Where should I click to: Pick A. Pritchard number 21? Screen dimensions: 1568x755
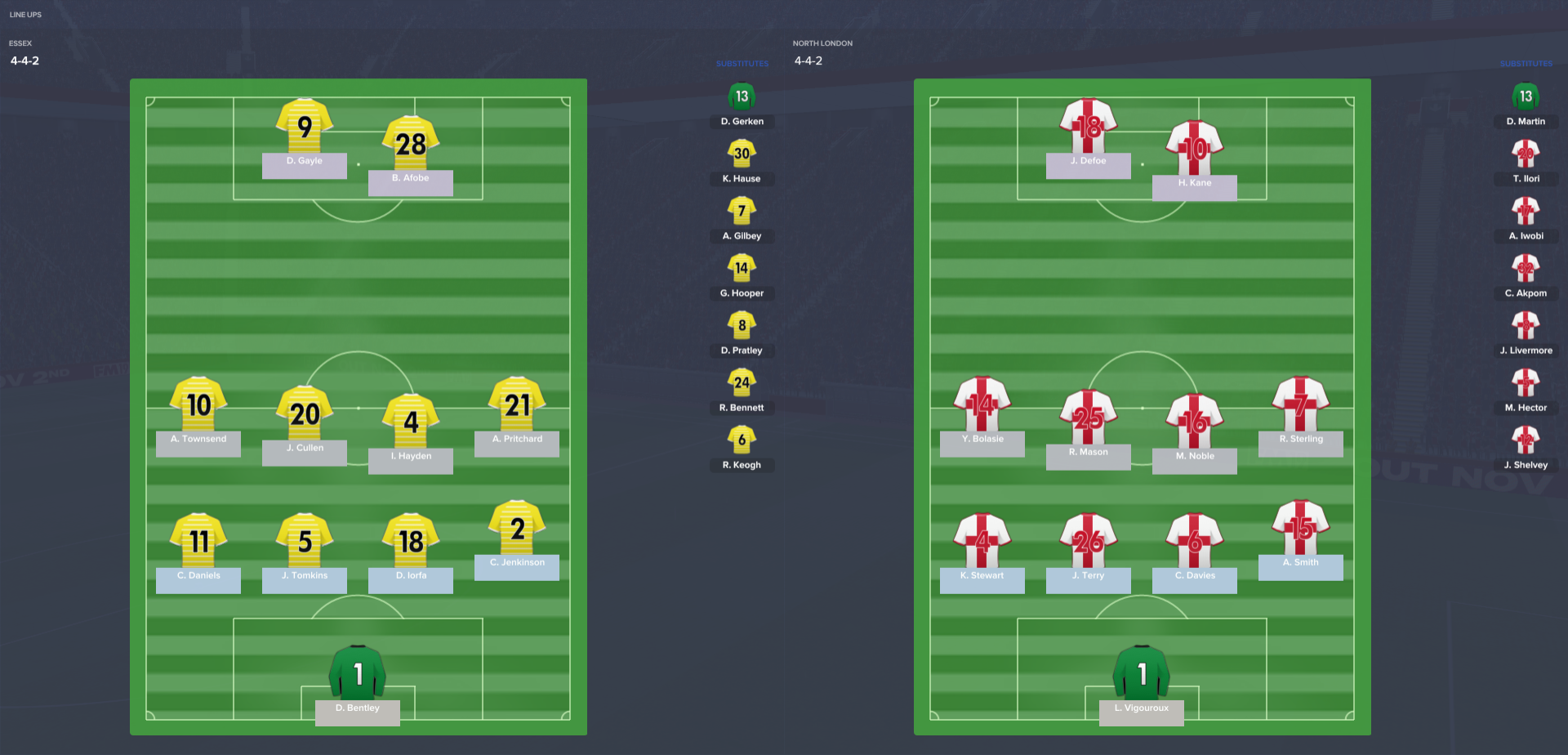pyautogui.click(x=517, y=405)
